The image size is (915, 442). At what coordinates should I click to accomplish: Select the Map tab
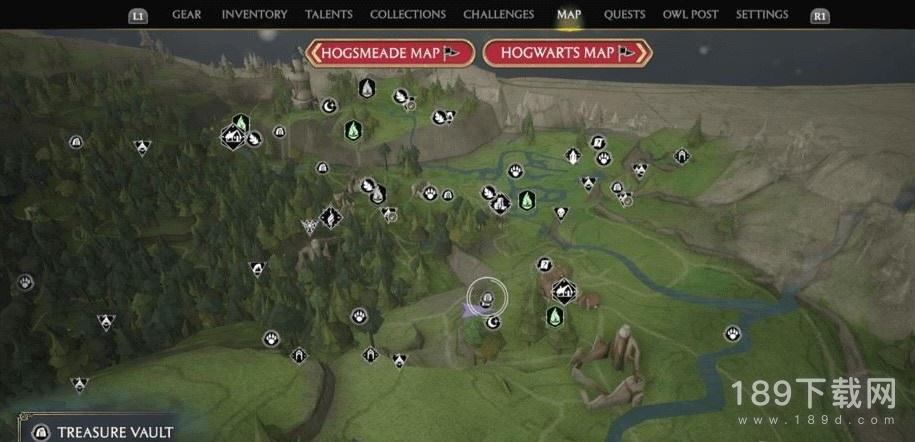[x=568, y=15]
